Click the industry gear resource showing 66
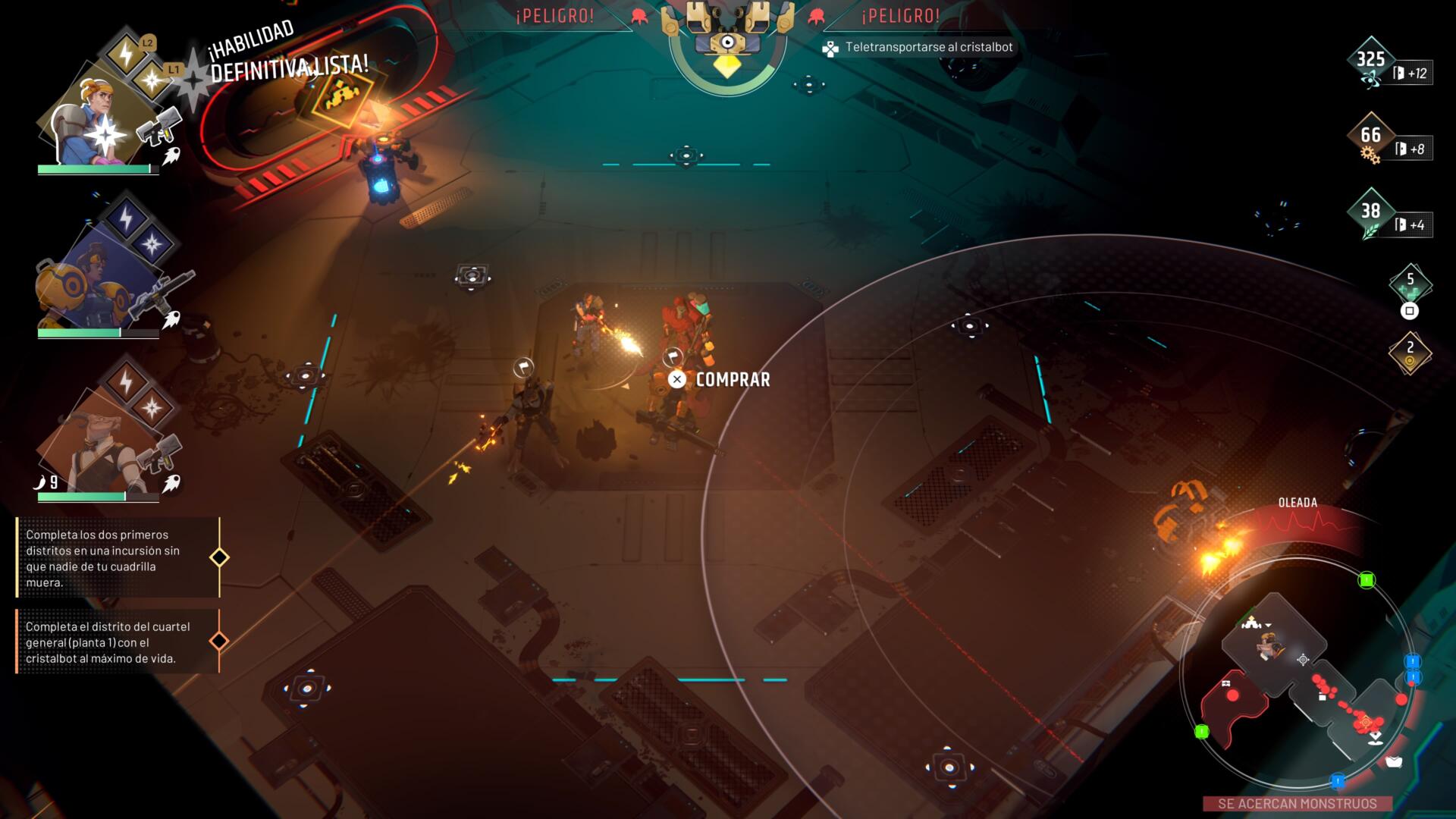 tap(1370, 140)
